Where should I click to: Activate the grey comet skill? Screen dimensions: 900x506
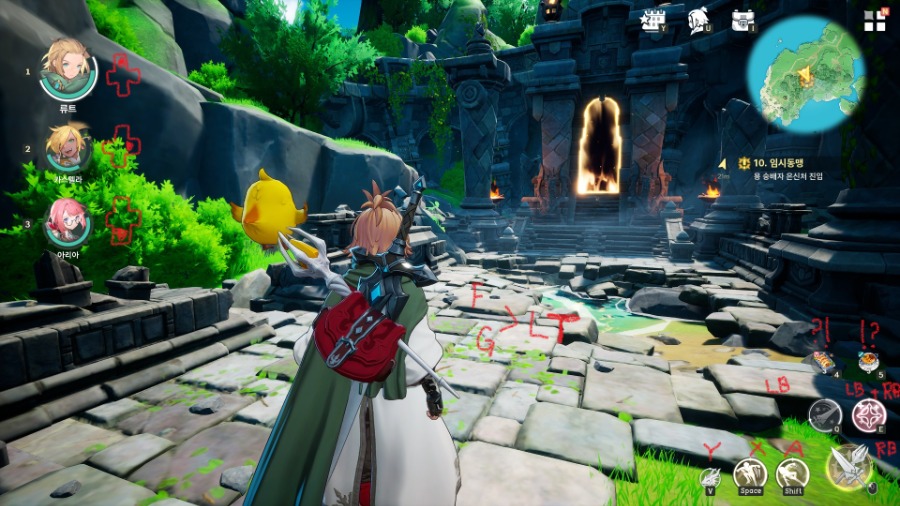click(x=824, y=413)
